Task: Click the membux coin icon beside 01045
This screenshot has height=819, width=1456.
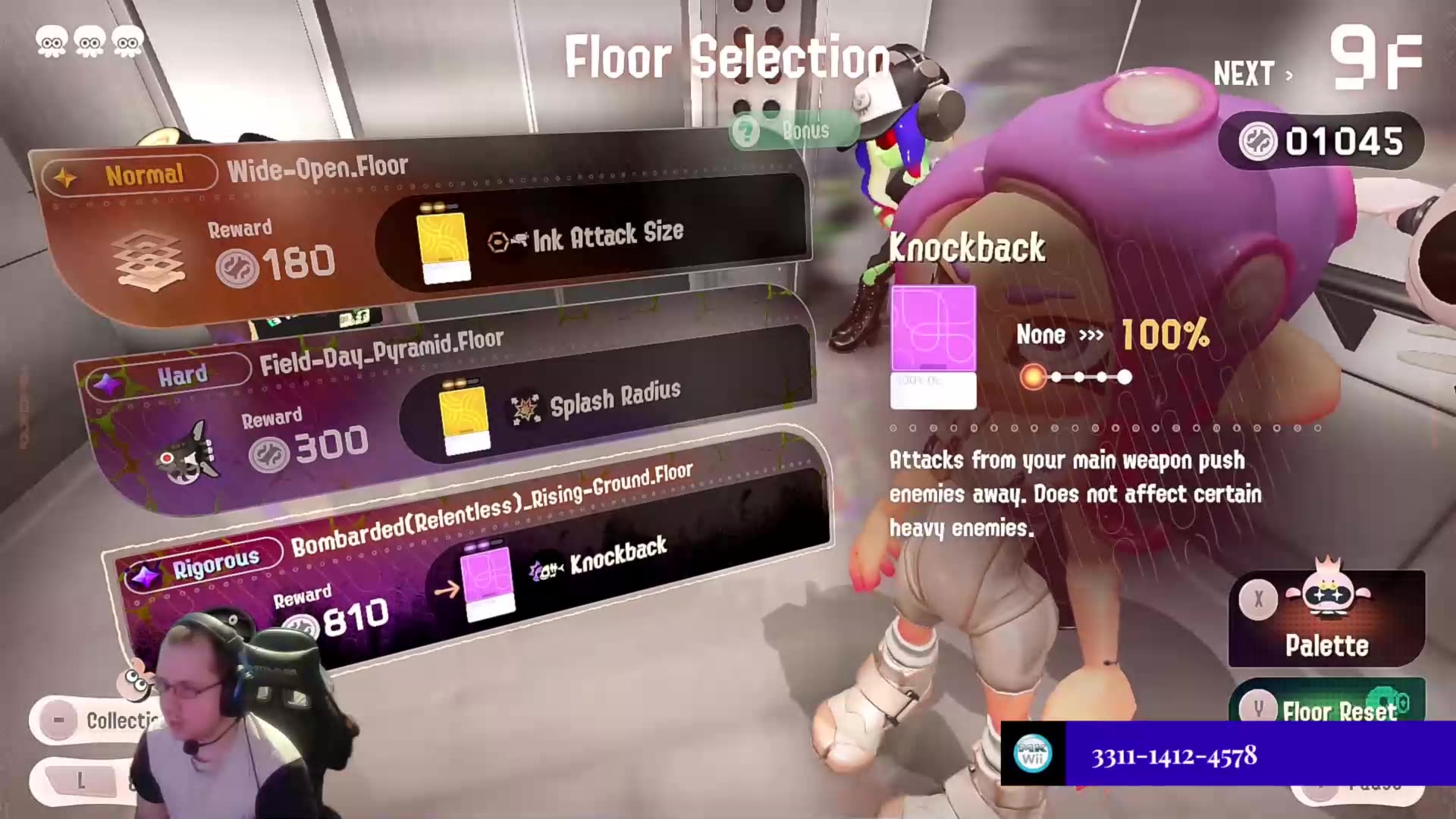Action: pyautogui.click(x=1260, y=141)
